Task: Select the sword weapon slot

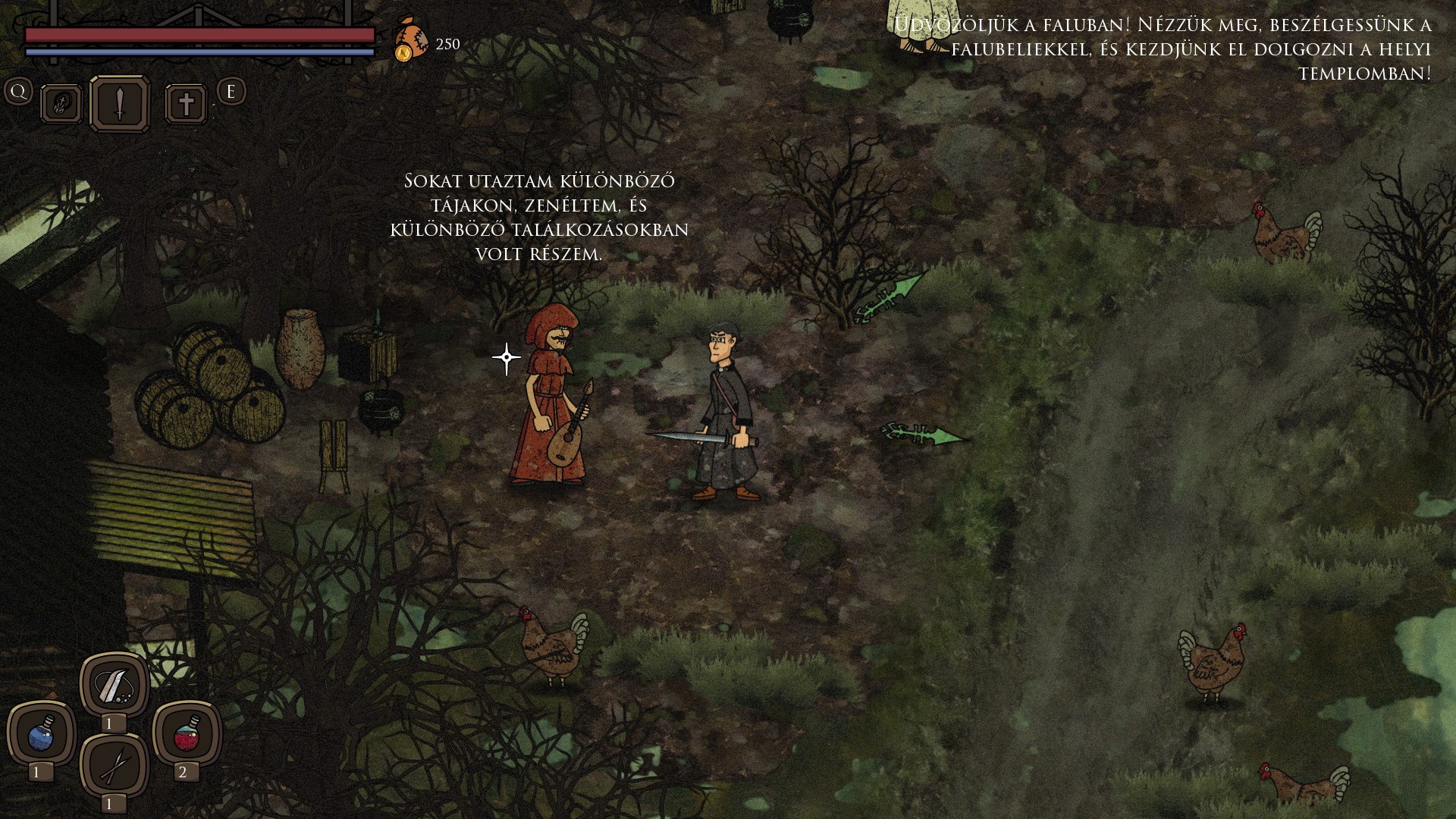Action: tap(120, 104)
